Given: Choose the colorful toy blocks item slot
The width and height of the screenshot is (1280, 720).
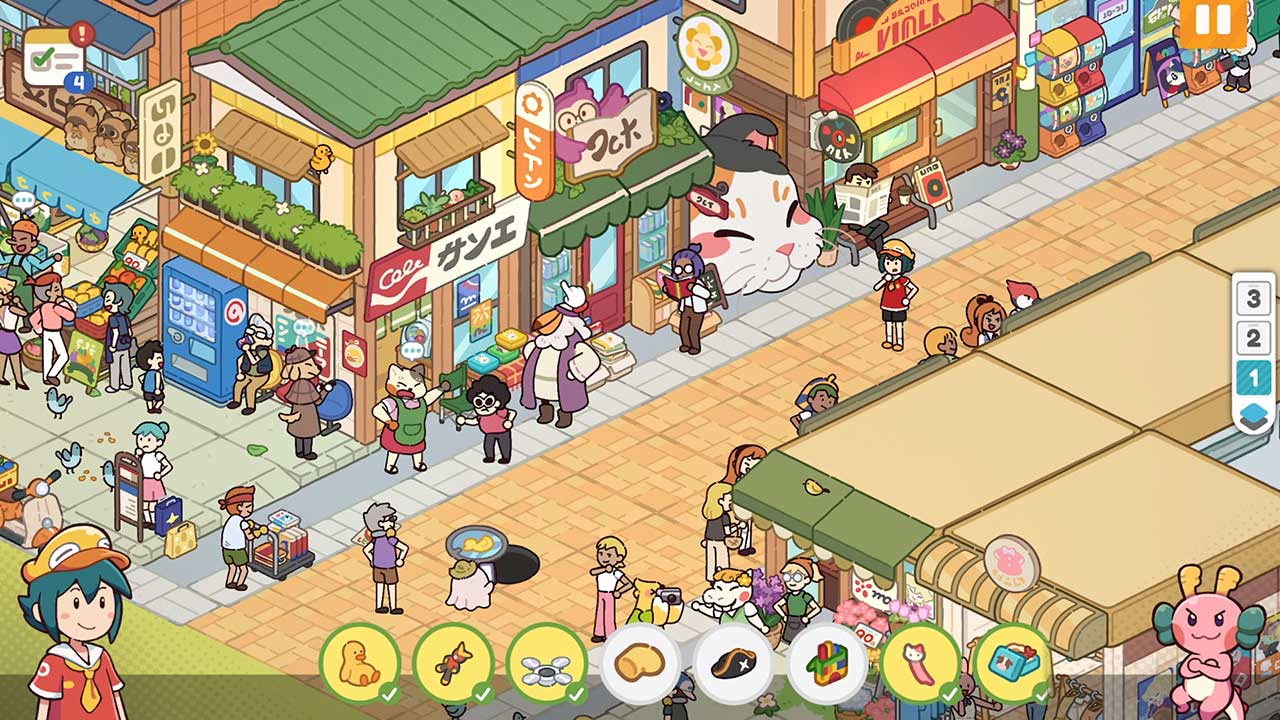Looking at the screenshot, I should (x=827, y=663).
